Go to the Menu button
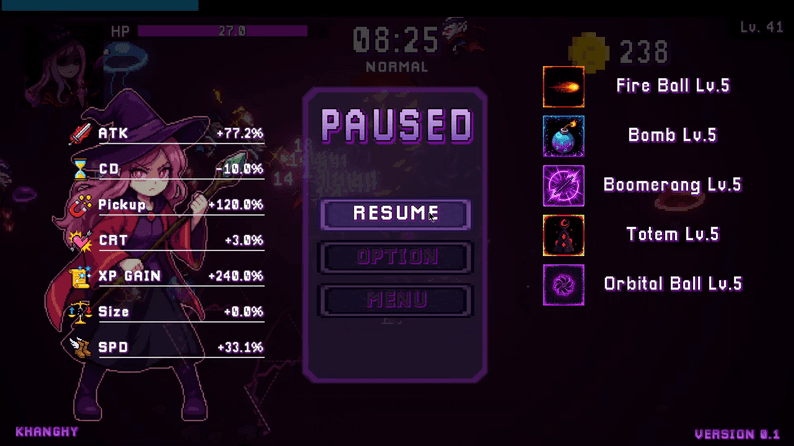Viewport: 794px width, 446px height. tap(395, 300)
